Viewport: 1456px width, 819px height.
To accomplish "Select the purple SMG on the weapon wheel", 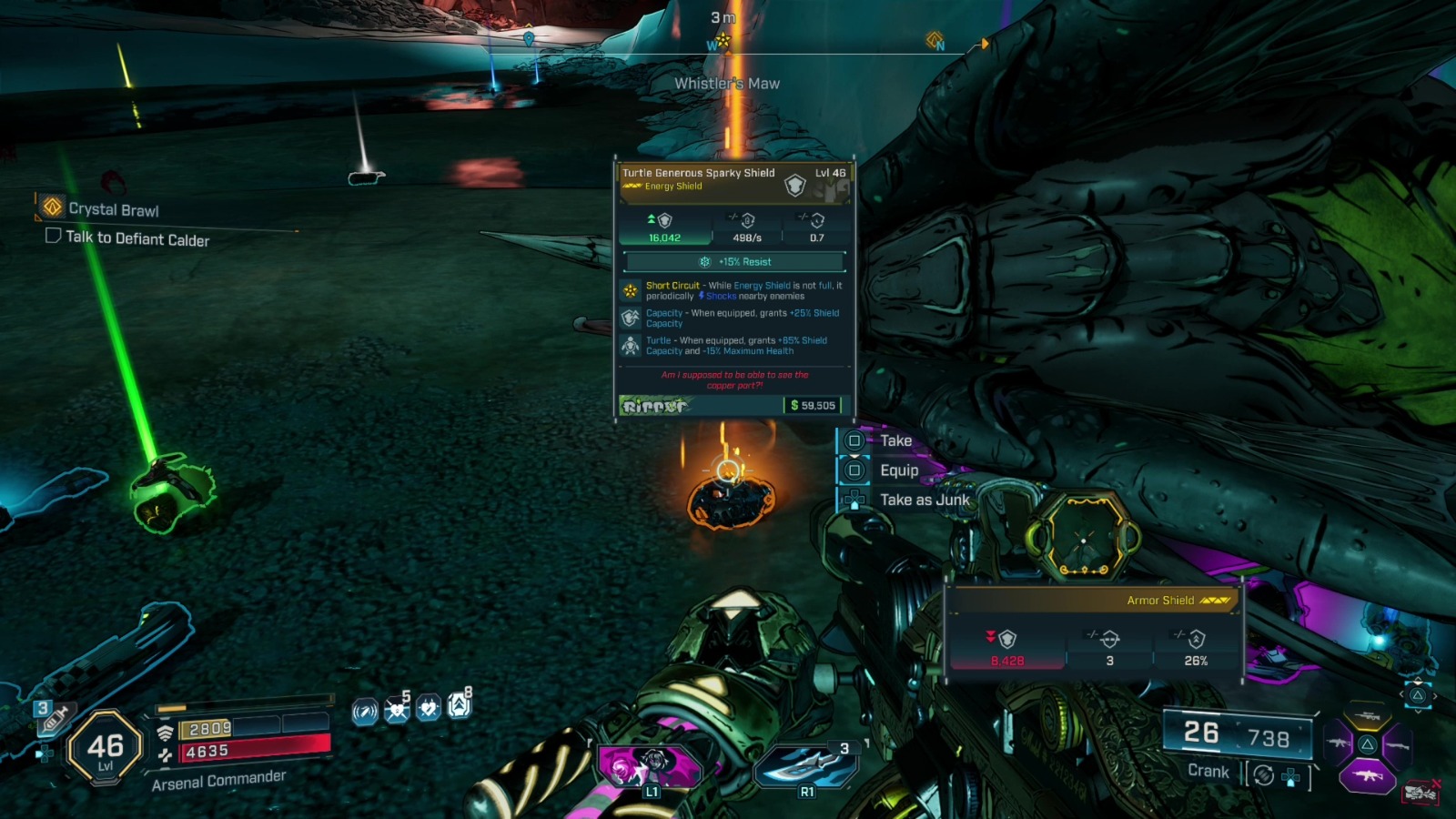I will point(1369,775).
